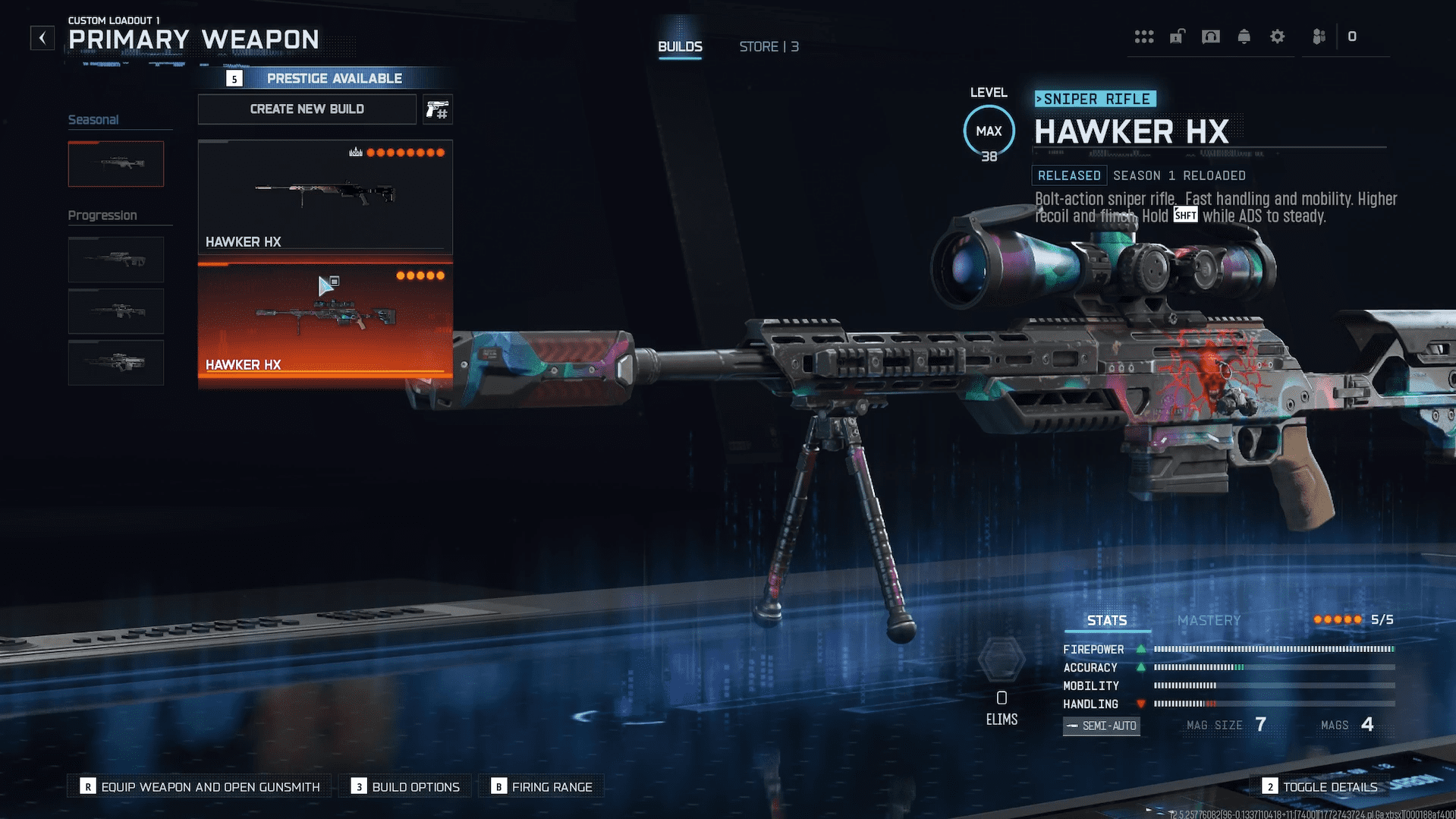The width and height of the screenshot is (1456, 819).
Task: Select the crowned Hawker HX build card
Action: click(325, 196)
